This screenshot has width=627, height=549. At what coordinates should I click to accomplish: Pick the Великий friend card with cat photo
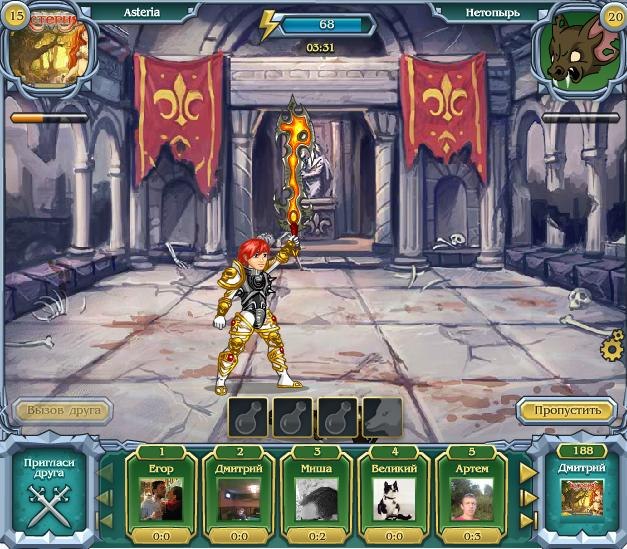pyautogui.click(x=393, y=494)
